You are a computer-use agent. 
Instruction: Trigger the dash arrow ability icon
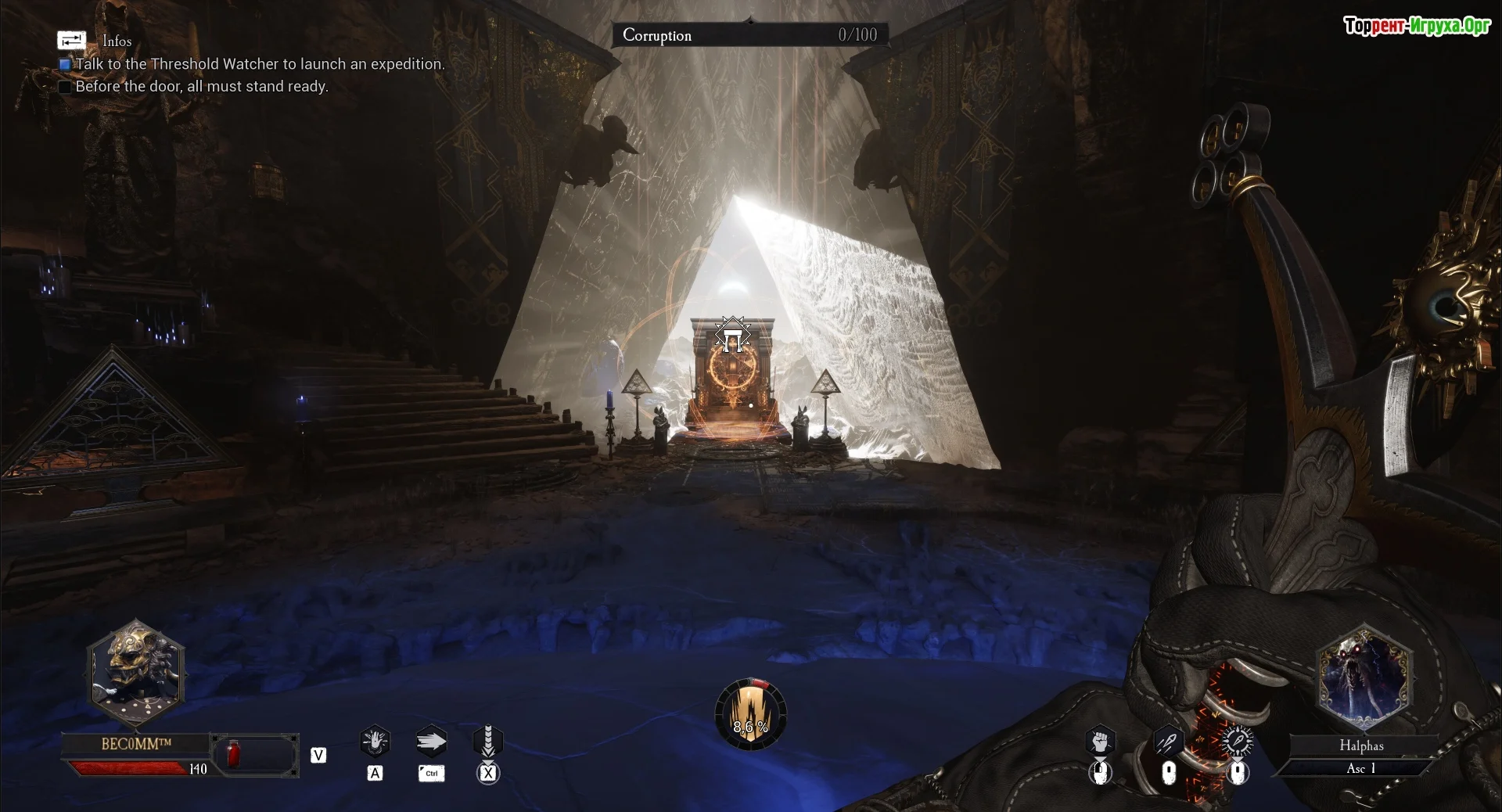431,741
